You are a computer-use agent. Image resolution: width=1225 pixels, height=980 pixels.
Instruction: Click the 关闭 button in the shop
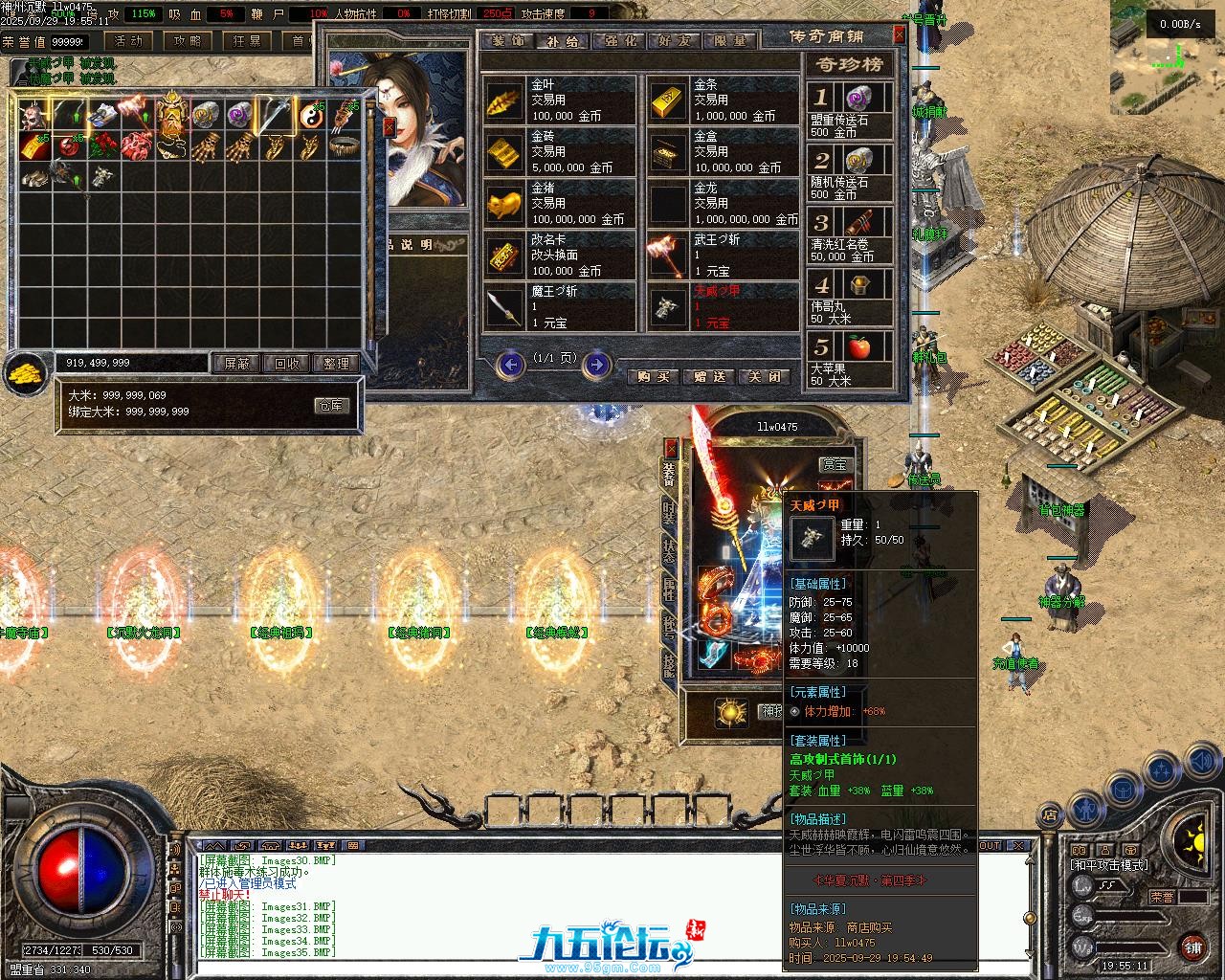tap(765, 376)
